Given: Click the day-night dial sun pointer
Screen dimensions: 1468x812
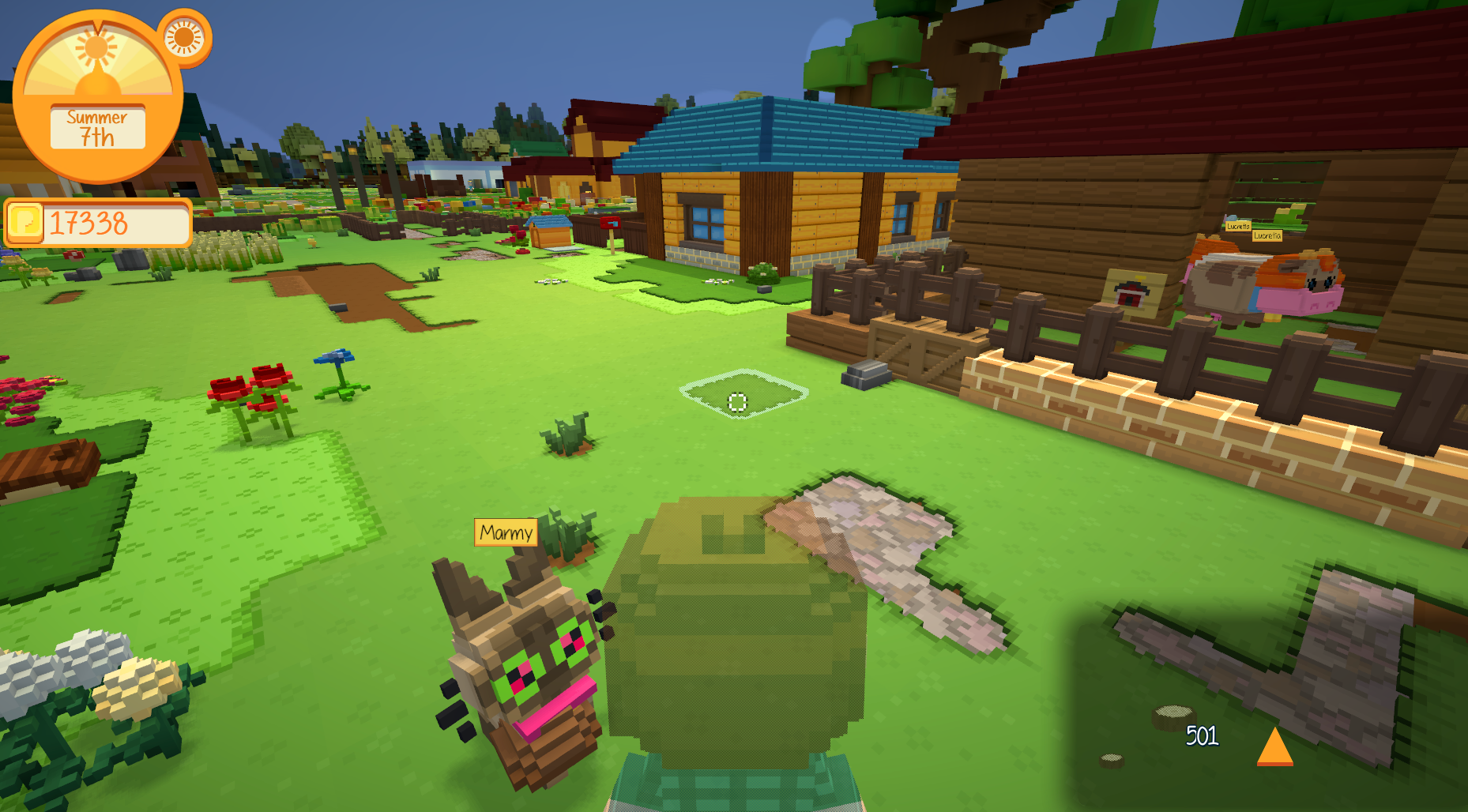Looking at the screenshot, I should [x=96, y=47].
